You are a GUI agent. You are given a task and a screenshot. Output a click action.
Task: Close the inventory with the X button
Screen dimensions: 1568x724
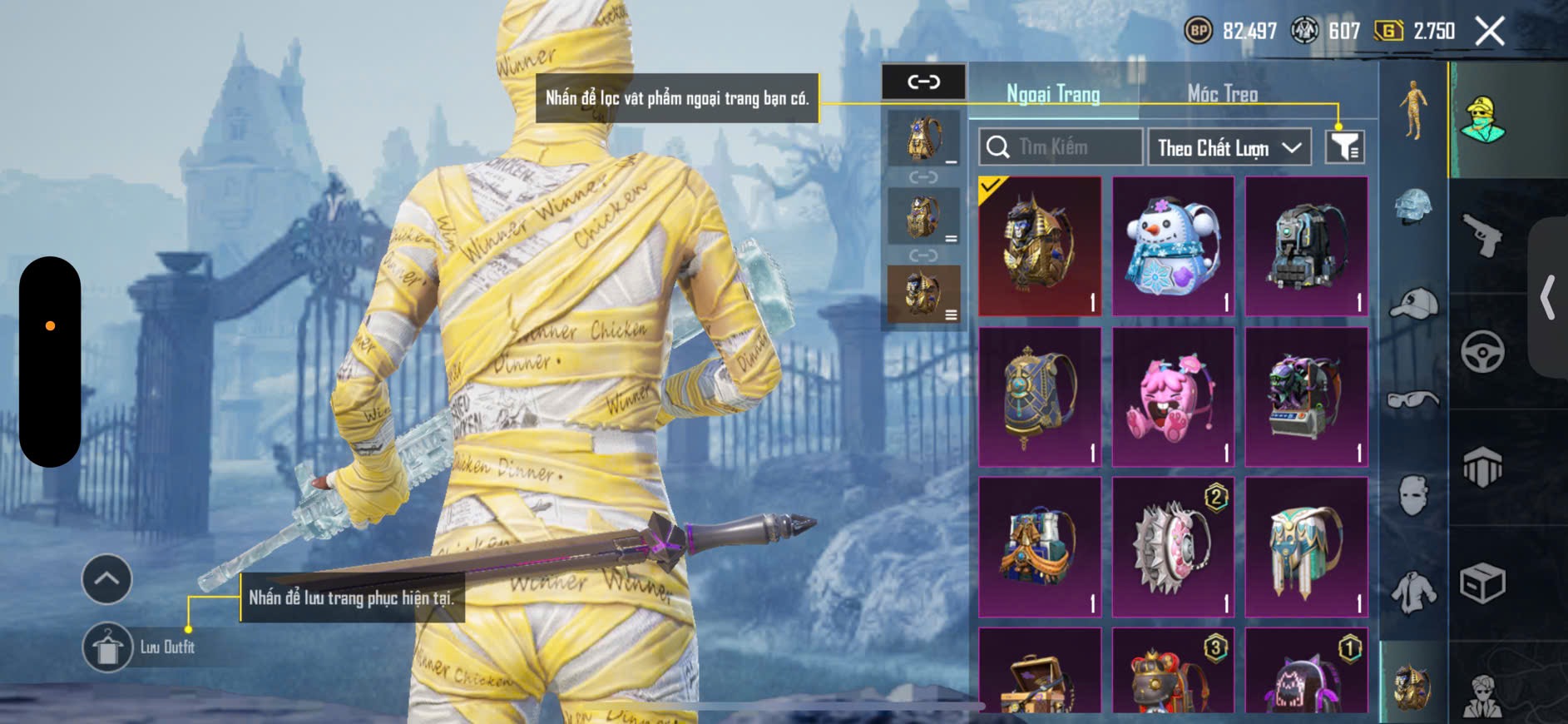tap(1489, 32)
